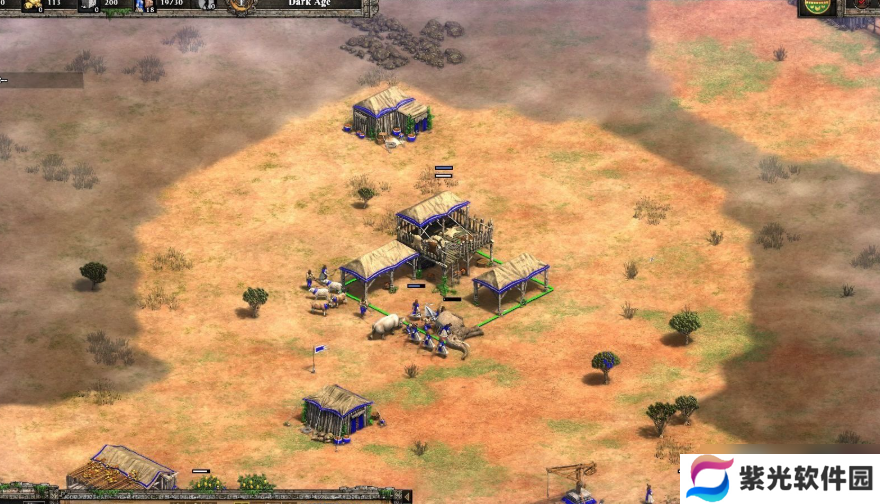Open the green shield emblem icon

(815, 7)
